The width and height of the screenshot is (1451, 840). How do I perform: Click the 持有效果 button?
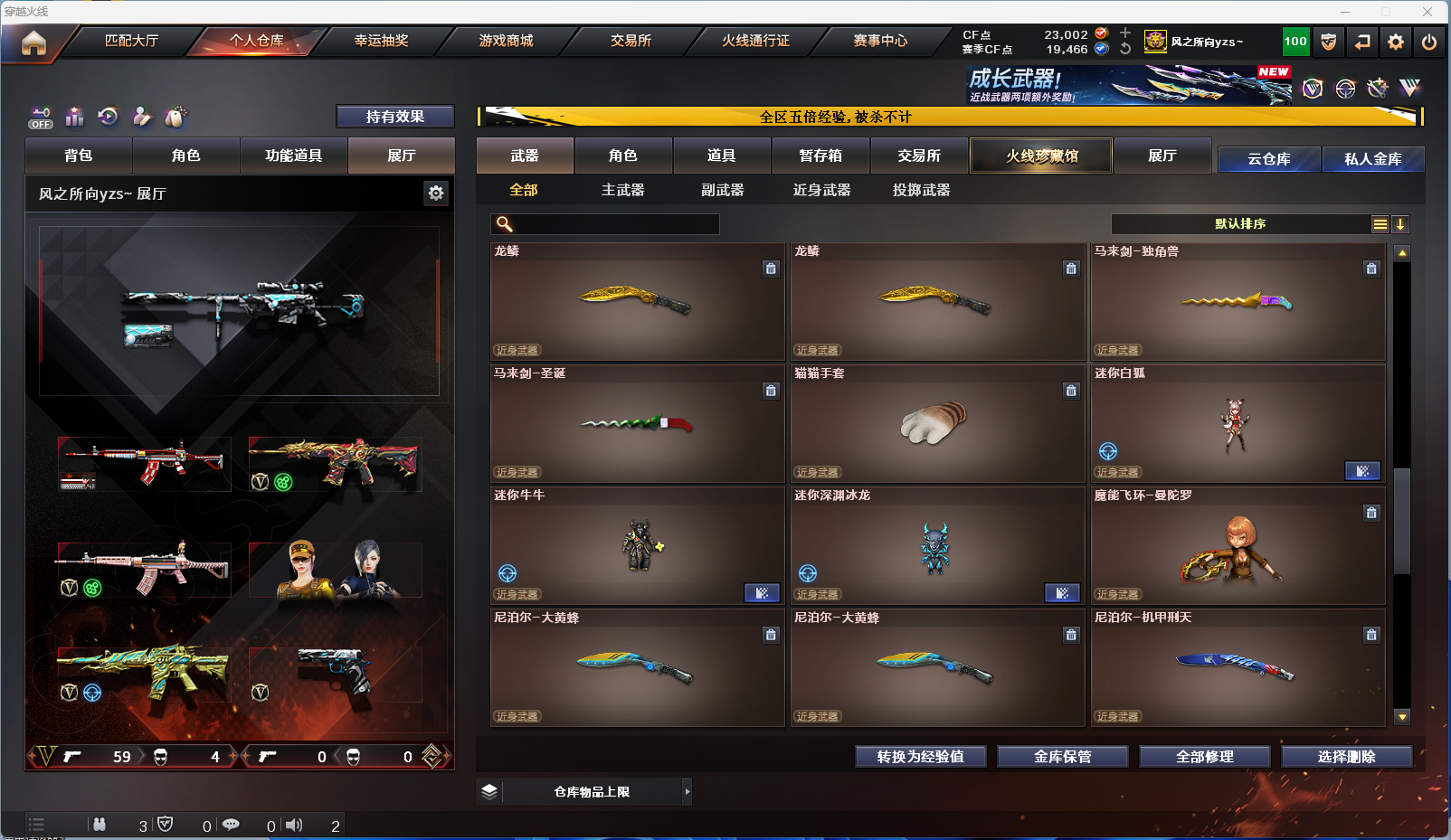pos(394,117)
